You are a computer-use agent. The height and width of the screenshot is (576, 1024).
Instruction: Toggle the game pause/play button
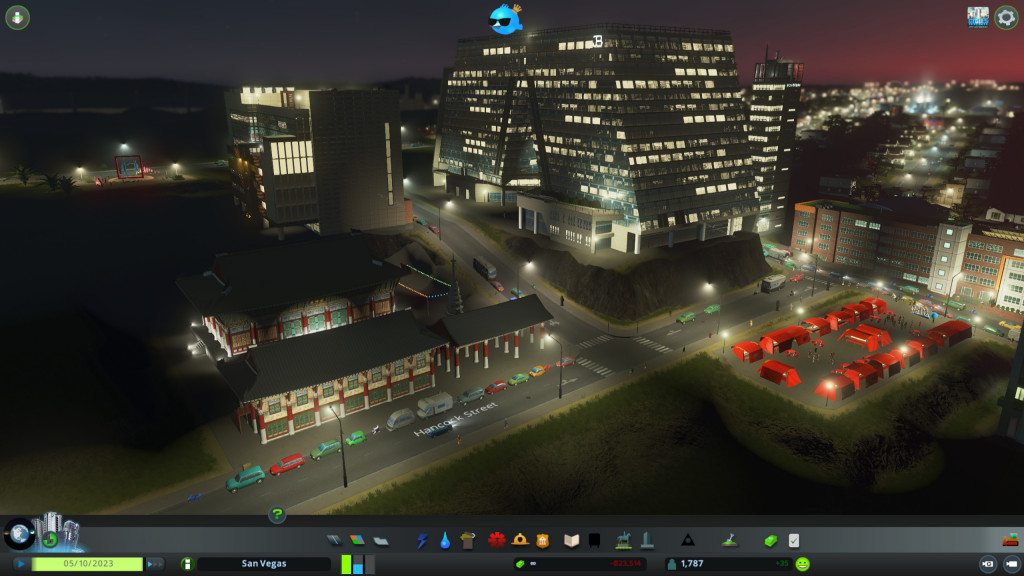(21, 564)
